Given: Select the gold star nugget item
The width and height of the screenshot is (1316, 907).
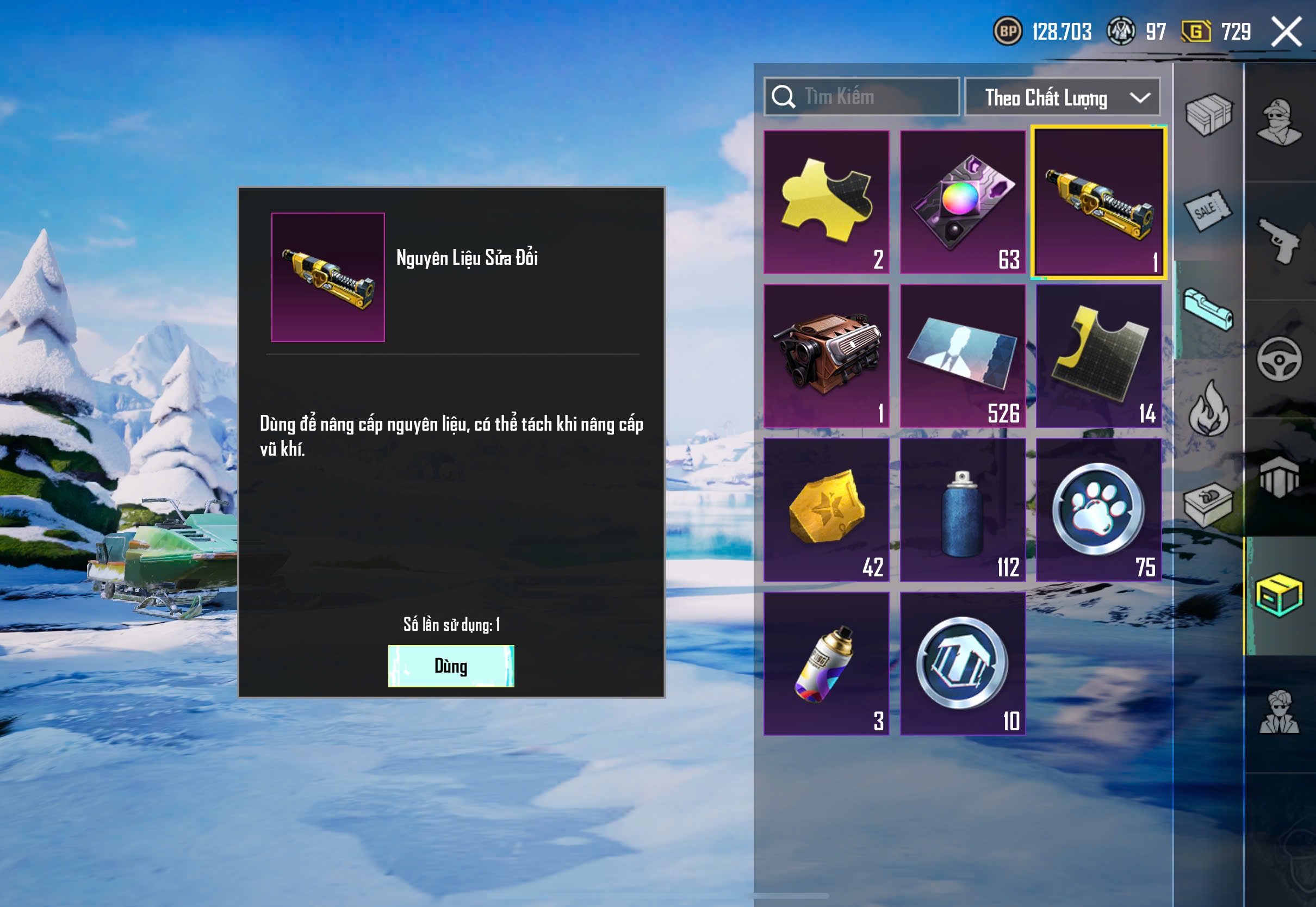Looking at the screenshot, I should [826, 510].
